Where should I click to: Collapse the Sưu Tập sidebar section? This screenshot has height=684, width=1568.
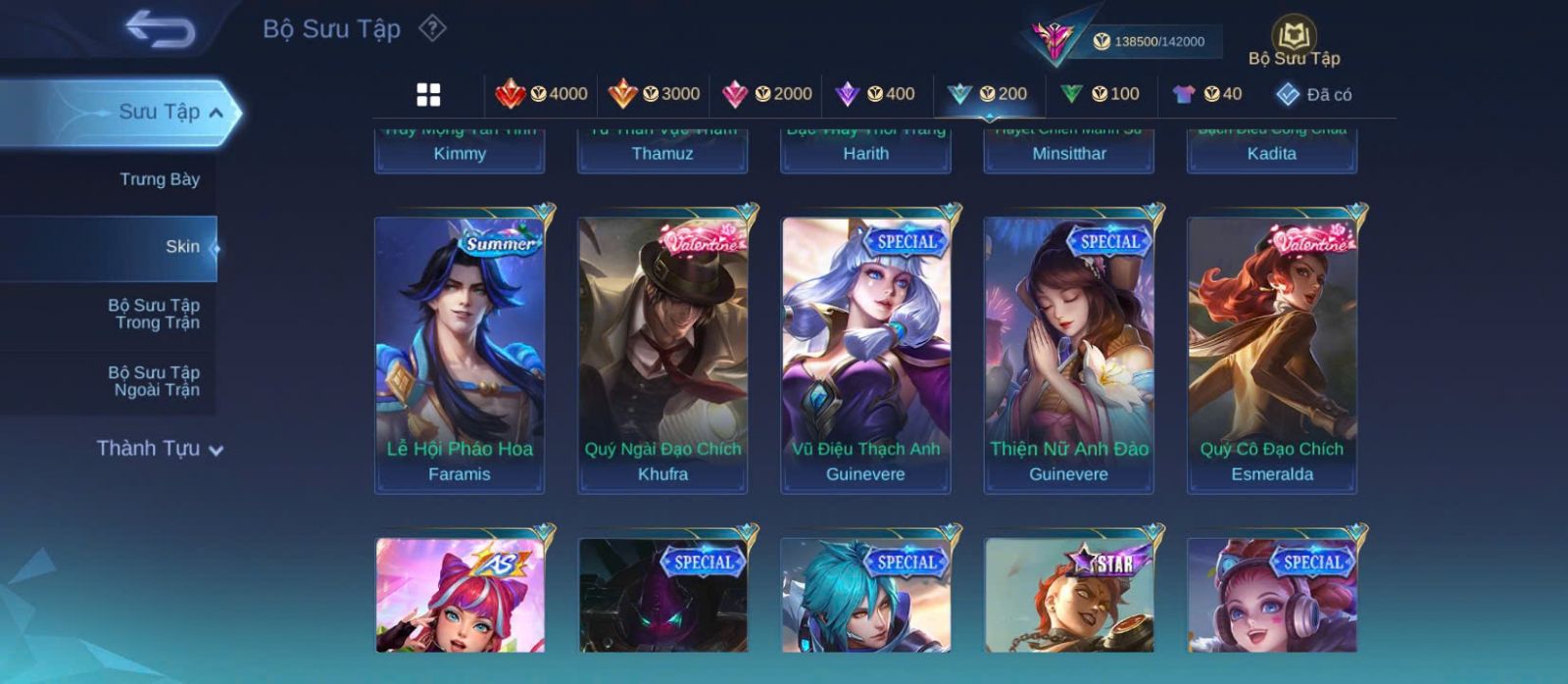216,113
